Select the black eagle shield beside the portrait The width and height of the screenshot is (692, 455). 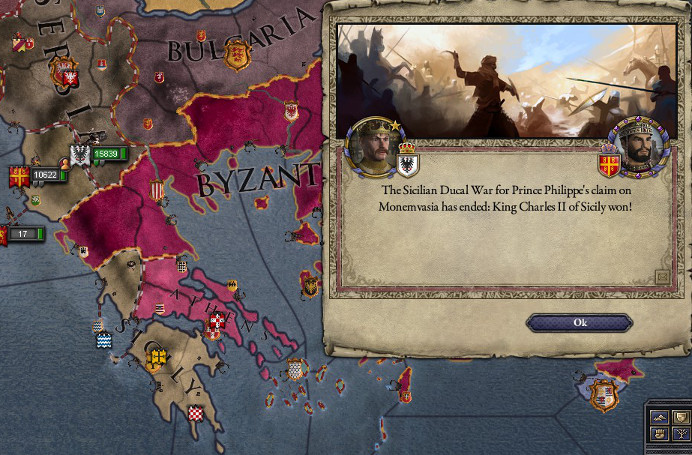(407, 160)
